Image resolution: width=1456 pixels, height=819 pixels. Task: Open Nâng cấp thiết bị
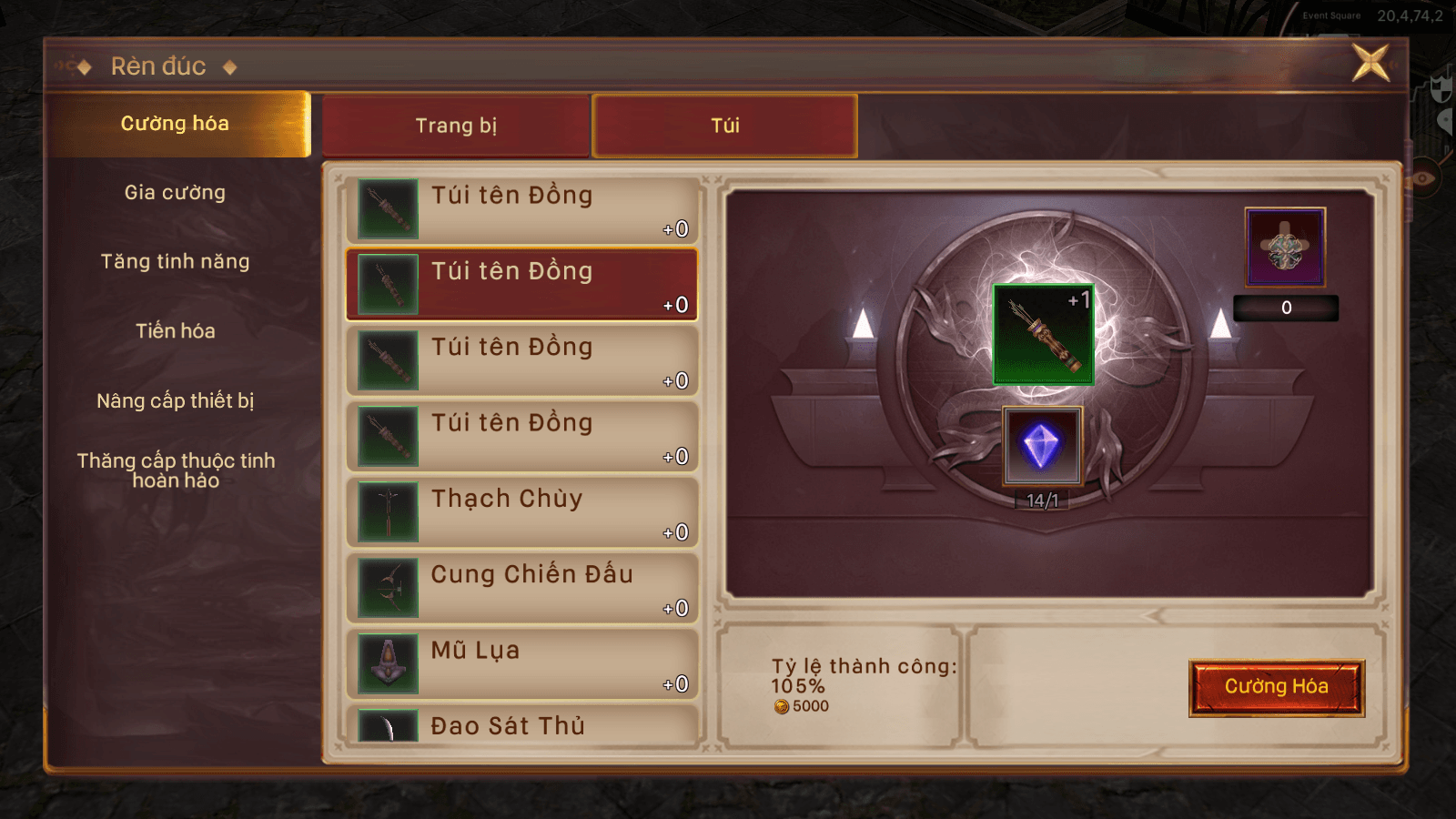176,401
